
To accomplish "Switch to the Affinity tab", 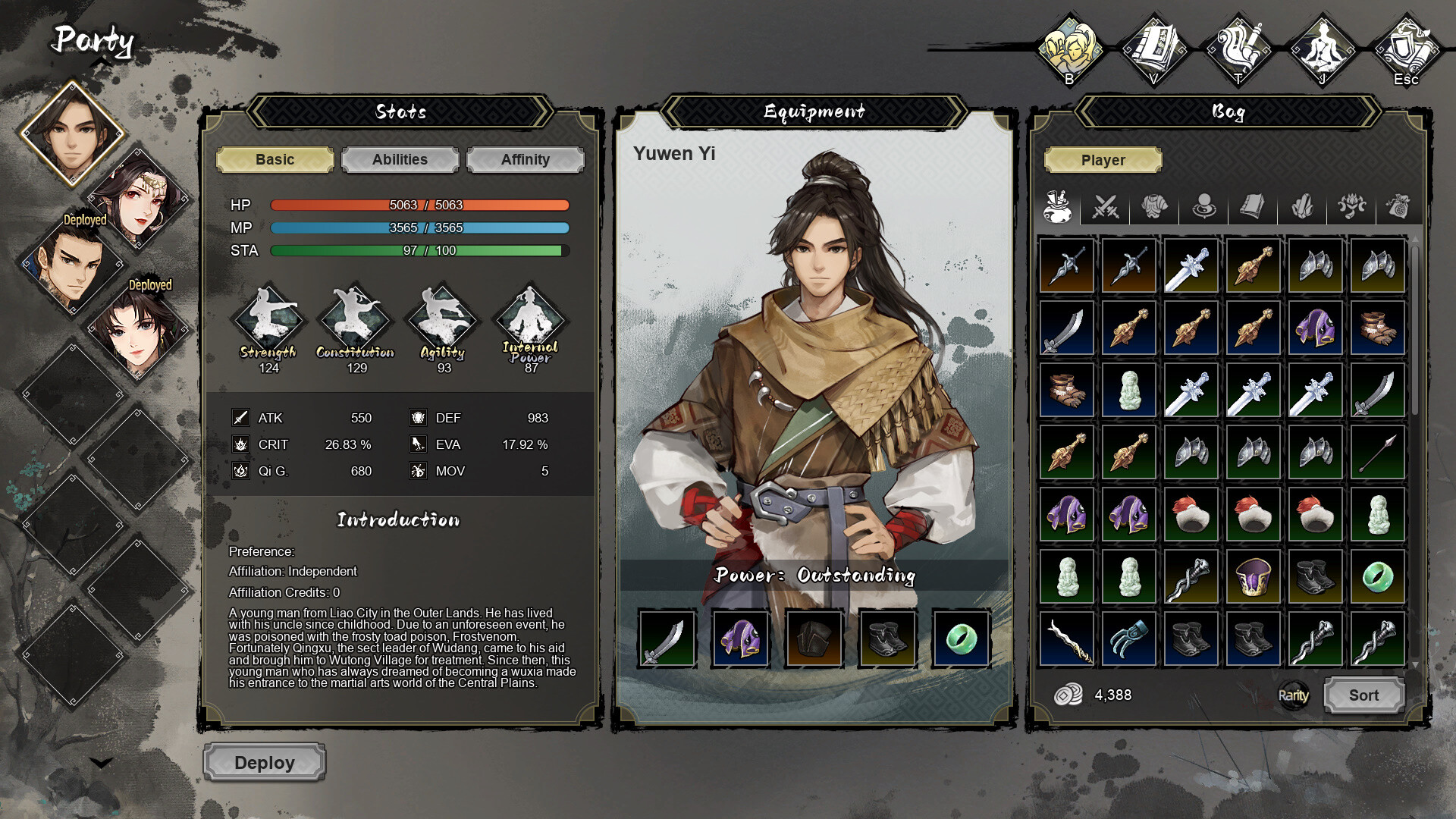I will tap(526, 159).
